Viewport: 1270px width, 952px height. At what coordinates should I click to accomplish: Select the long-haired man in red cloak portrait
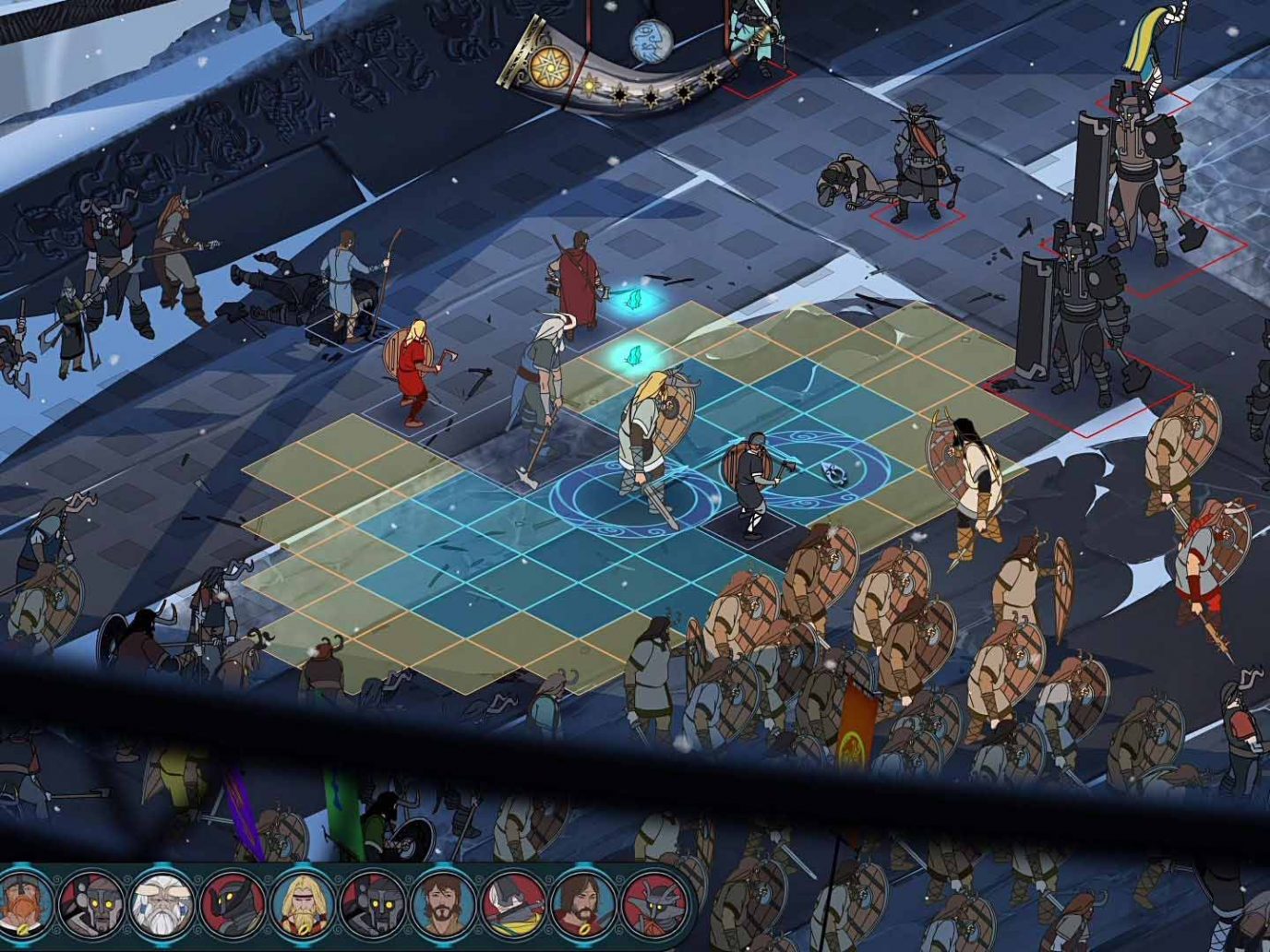pyautogui.click(x=581, y=902)
